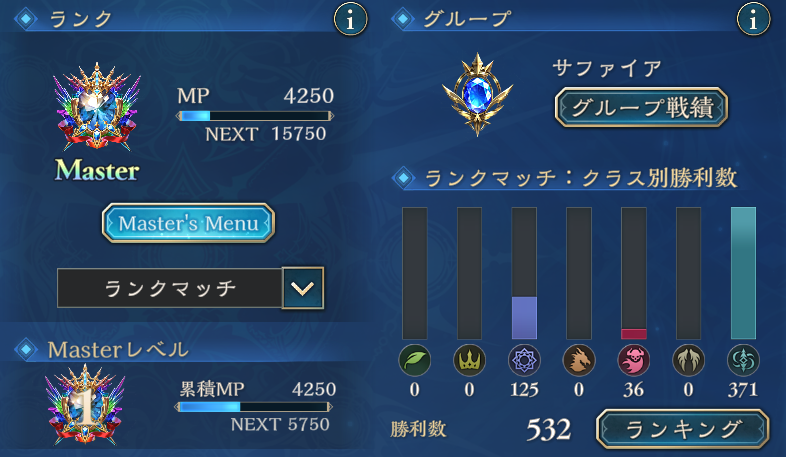786x457 pixels.
Task: Tap the info icon beside ランク header
Action: [x=349, y=18]
